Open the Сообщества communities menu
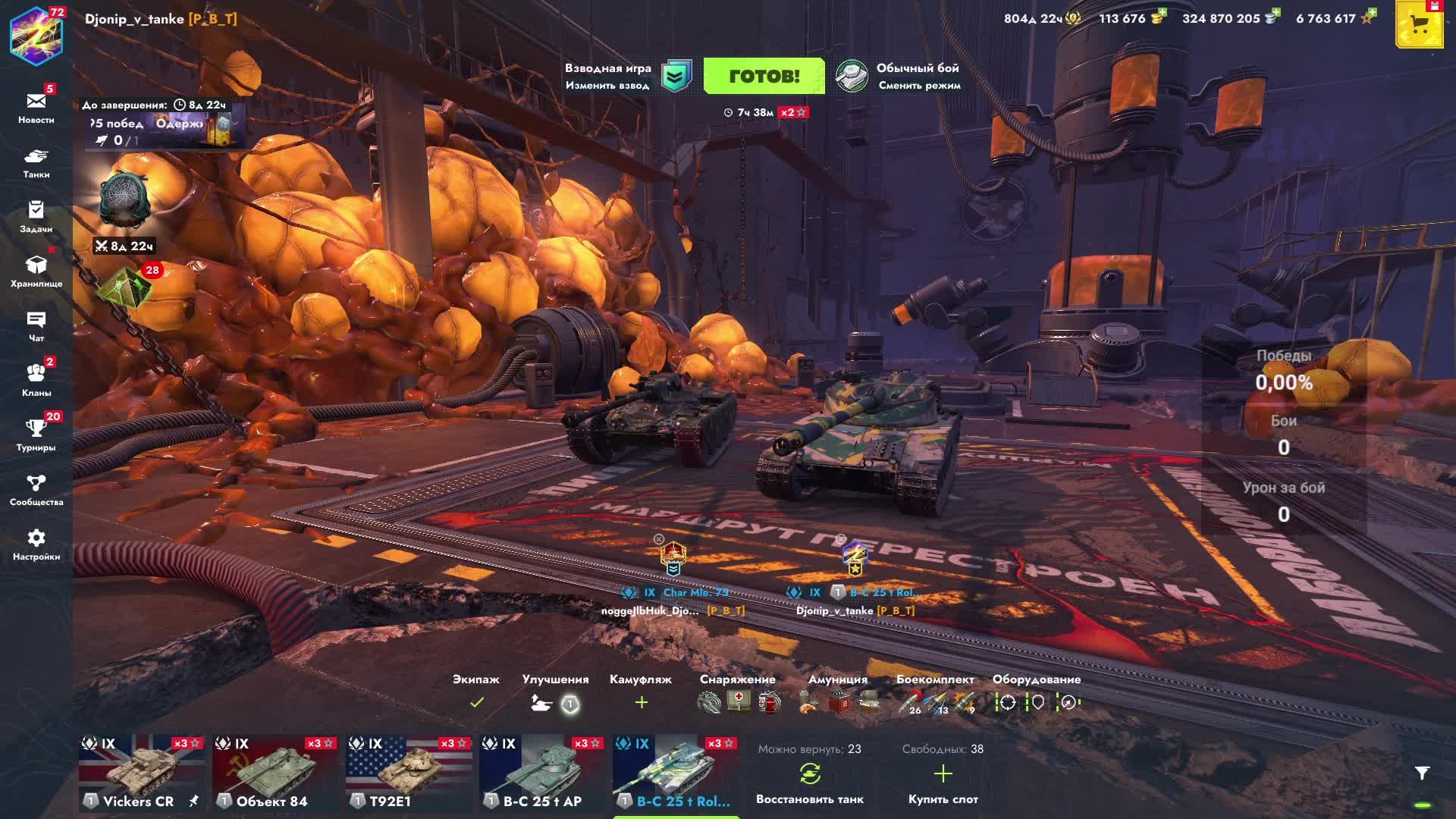This screenshot has width=1456, height=819. tap(36, 490)
